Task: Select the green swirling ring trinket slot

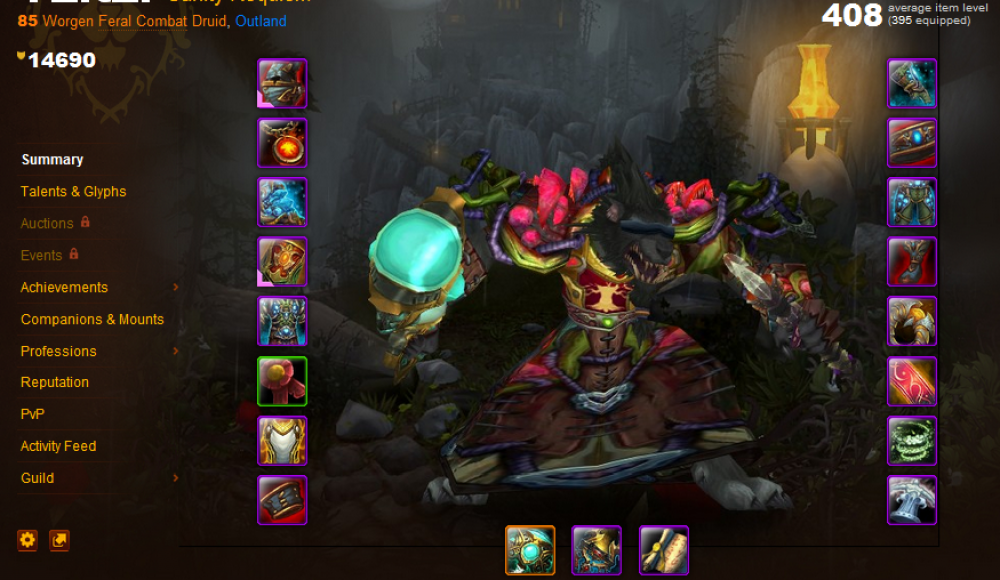Action: [x=912, y=441]
